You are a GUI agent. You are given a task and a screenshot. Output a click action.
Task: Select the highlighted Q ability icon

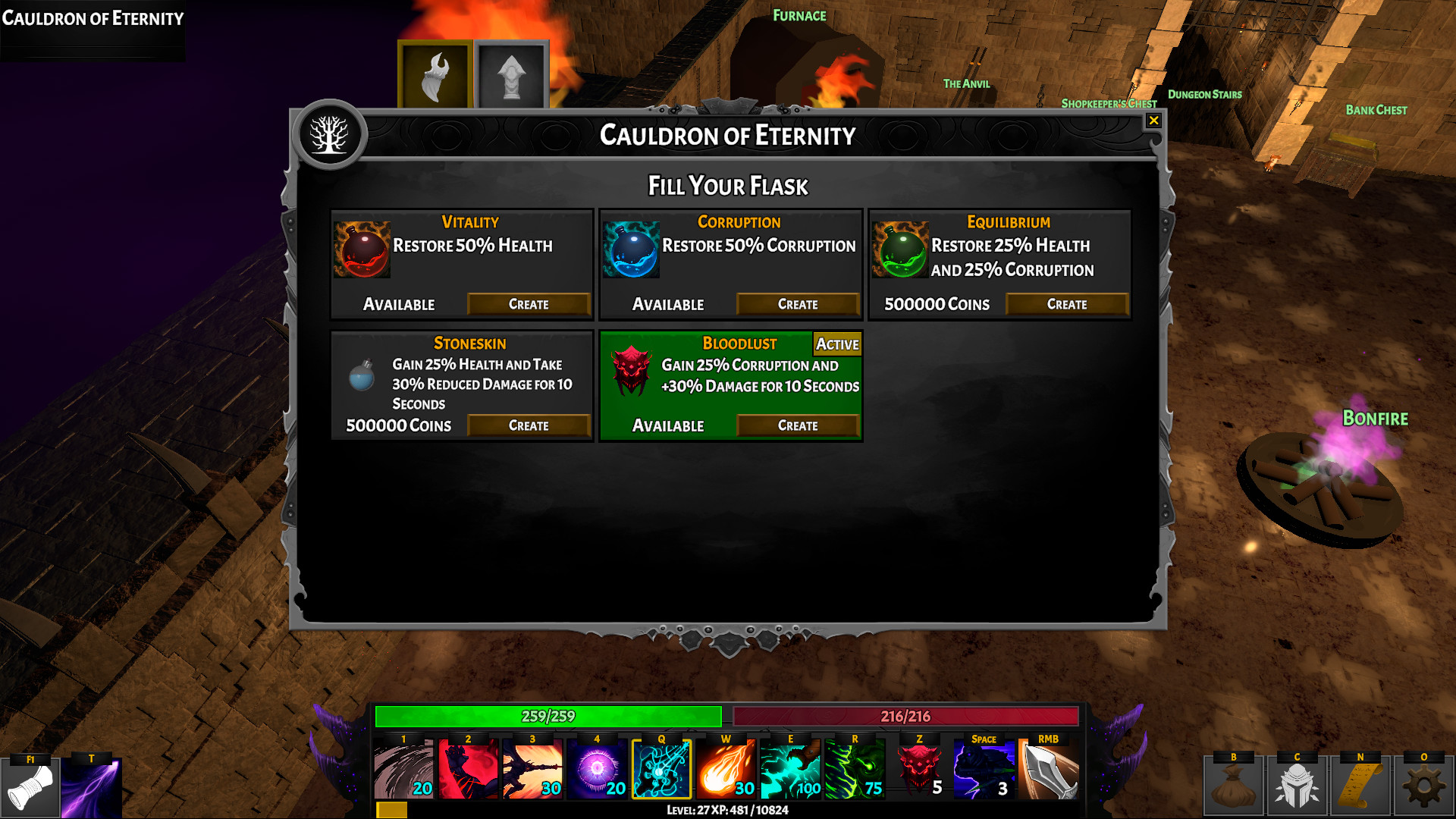pyautogui.click(x=661, y=769)
